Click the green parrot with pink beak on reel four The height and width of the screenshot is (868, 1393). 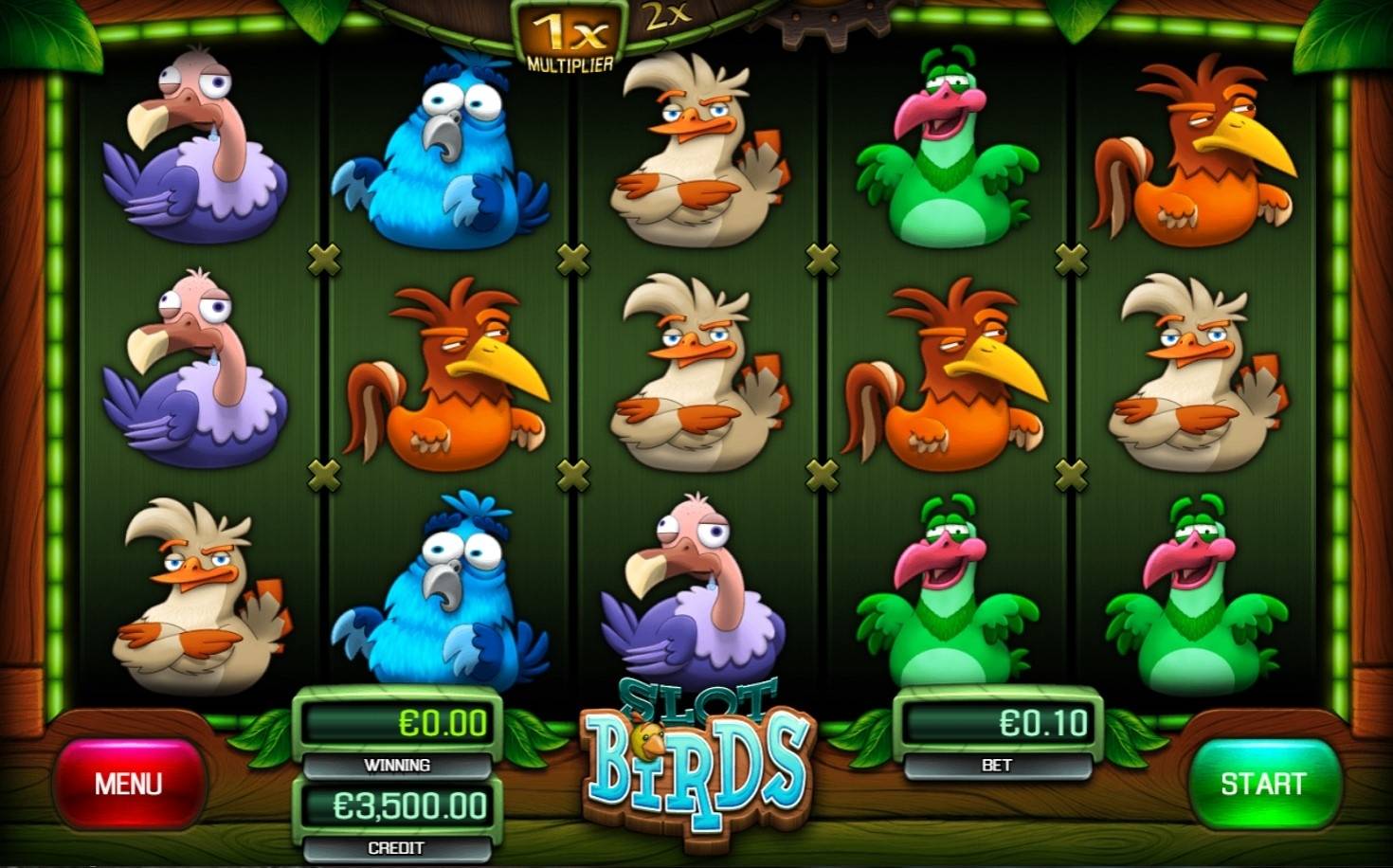(948, 152)
